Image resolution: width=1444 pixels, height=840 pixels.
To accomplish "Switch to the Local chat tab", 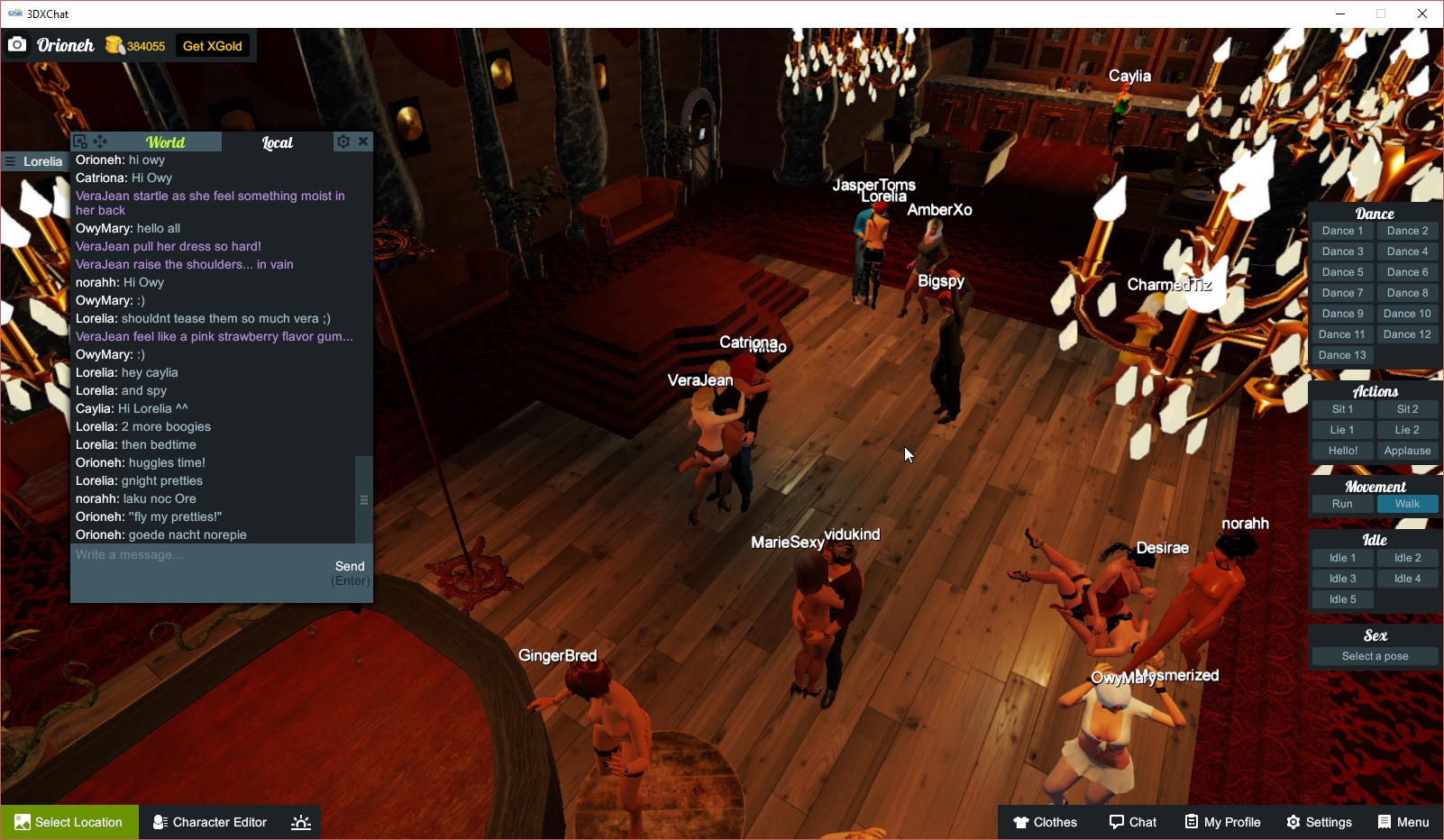I will click(x=276, y=142).
